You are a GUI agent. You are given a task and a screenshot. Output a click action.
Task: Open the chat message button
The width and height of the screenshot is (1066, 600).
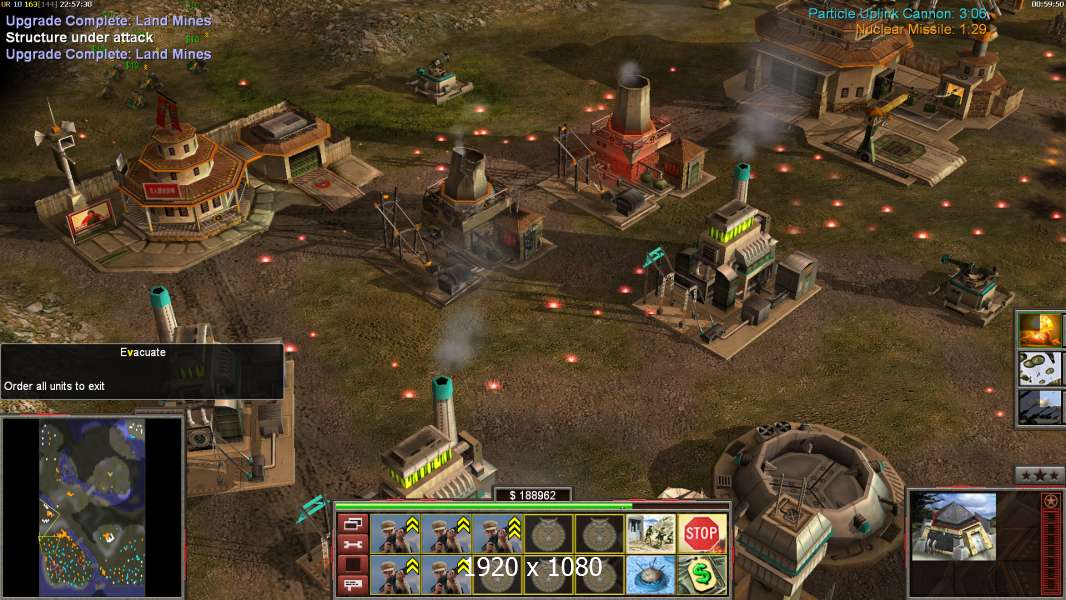[352, 585]
